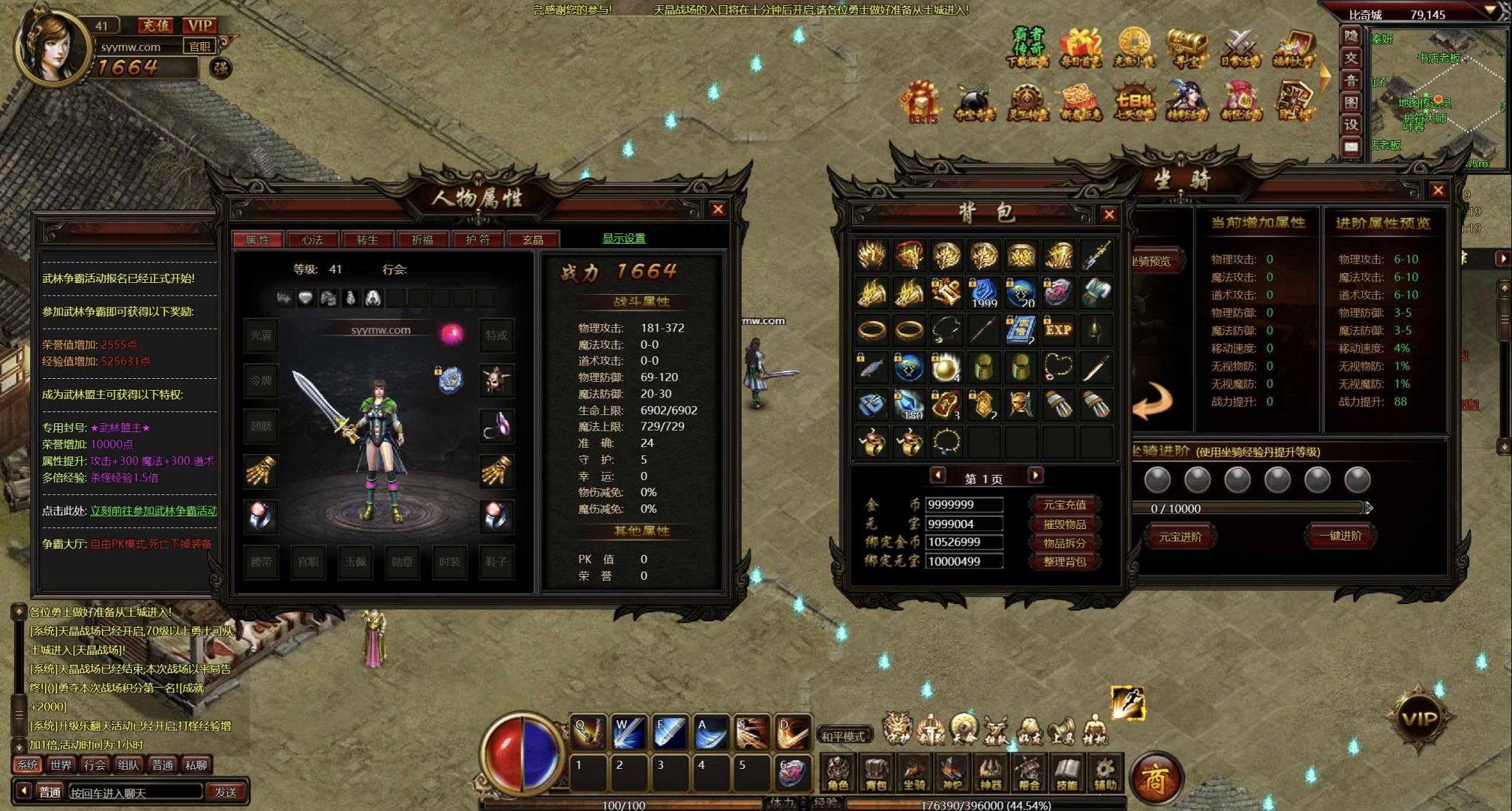Select the EXP item in backpack

tap(1058, 329)
